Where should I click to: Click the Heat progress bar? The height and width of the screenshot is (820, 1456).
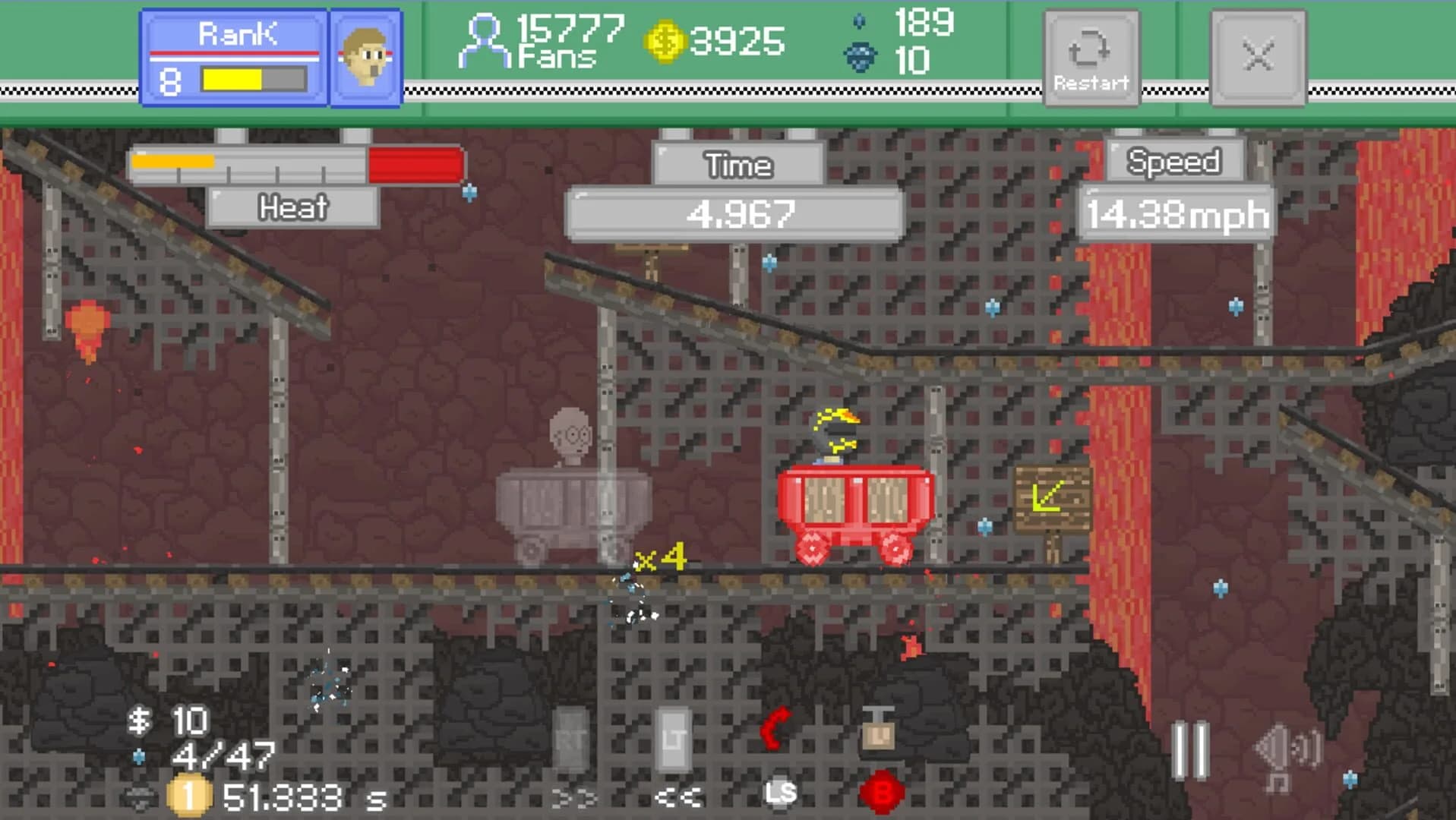(296, 163)
